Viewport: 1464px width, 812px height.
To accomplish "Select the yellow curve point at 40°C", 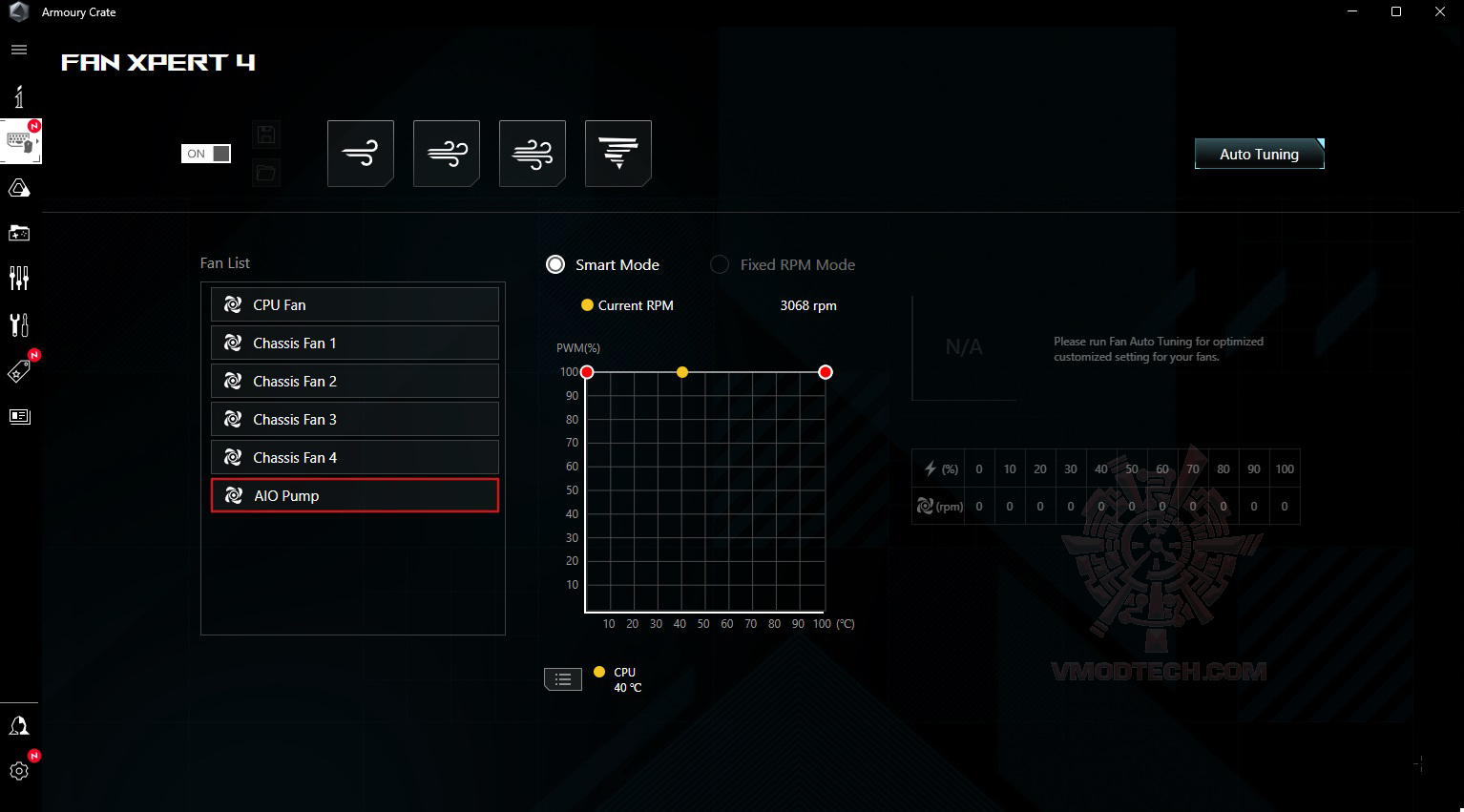I will [681, 372].
